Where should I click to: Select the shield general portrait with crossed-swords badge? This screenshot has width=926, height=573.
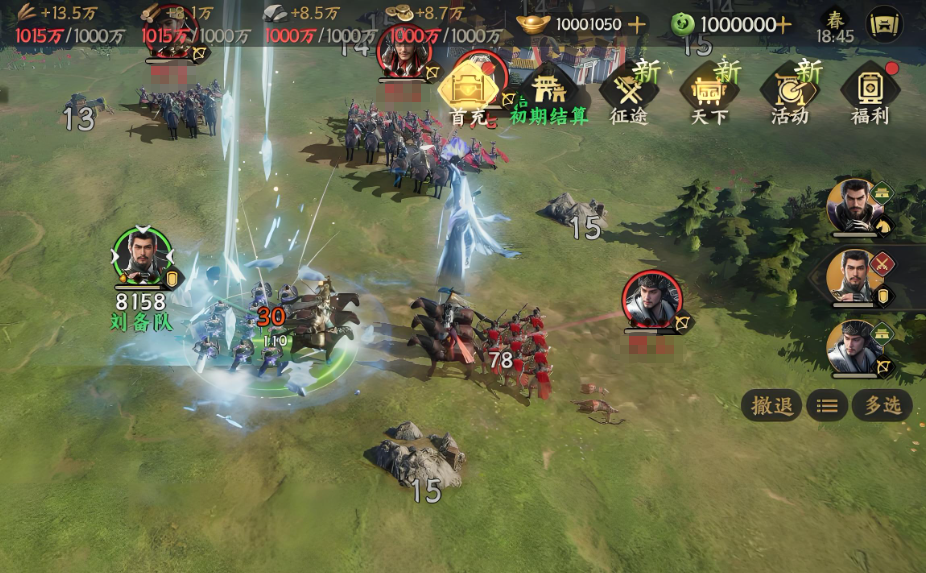[x=855, y=276]
